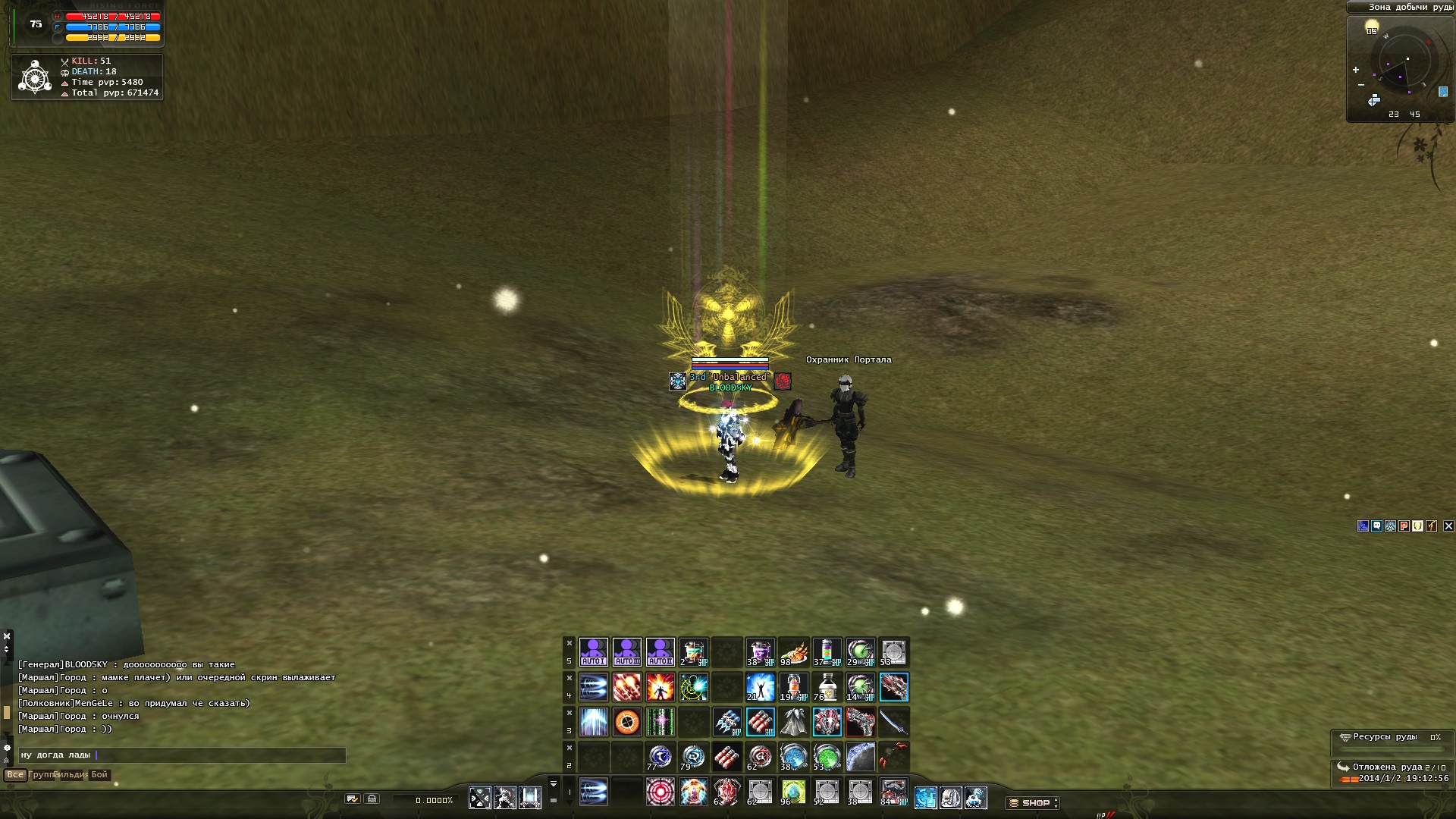
Task: Select the blue katana sword slot
Action: coord(893,722)
